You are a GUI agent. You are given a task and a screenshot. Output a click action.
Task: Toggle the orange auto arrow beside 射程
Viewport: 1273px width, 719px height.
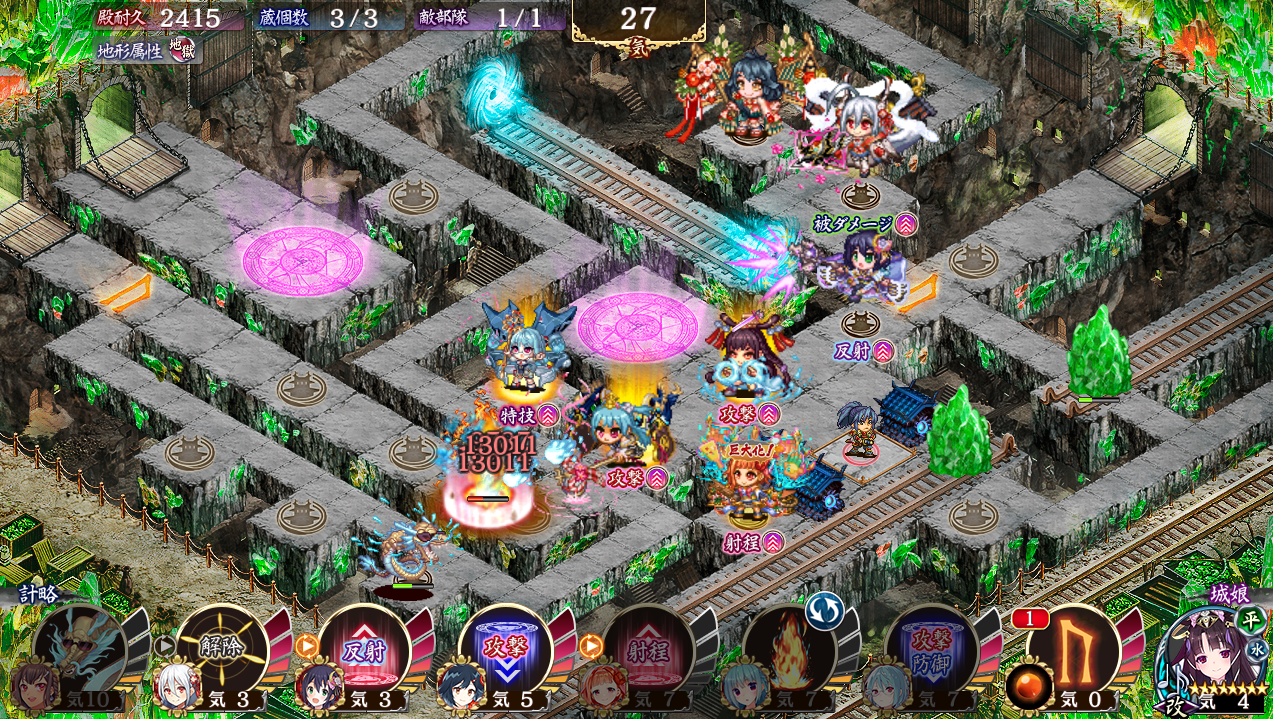[x=590, y=646]
